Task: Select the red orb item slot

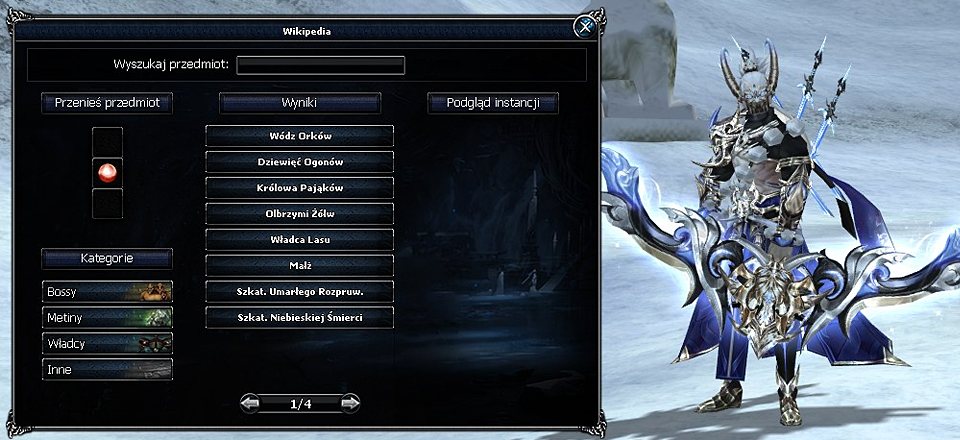Action: 107,172
